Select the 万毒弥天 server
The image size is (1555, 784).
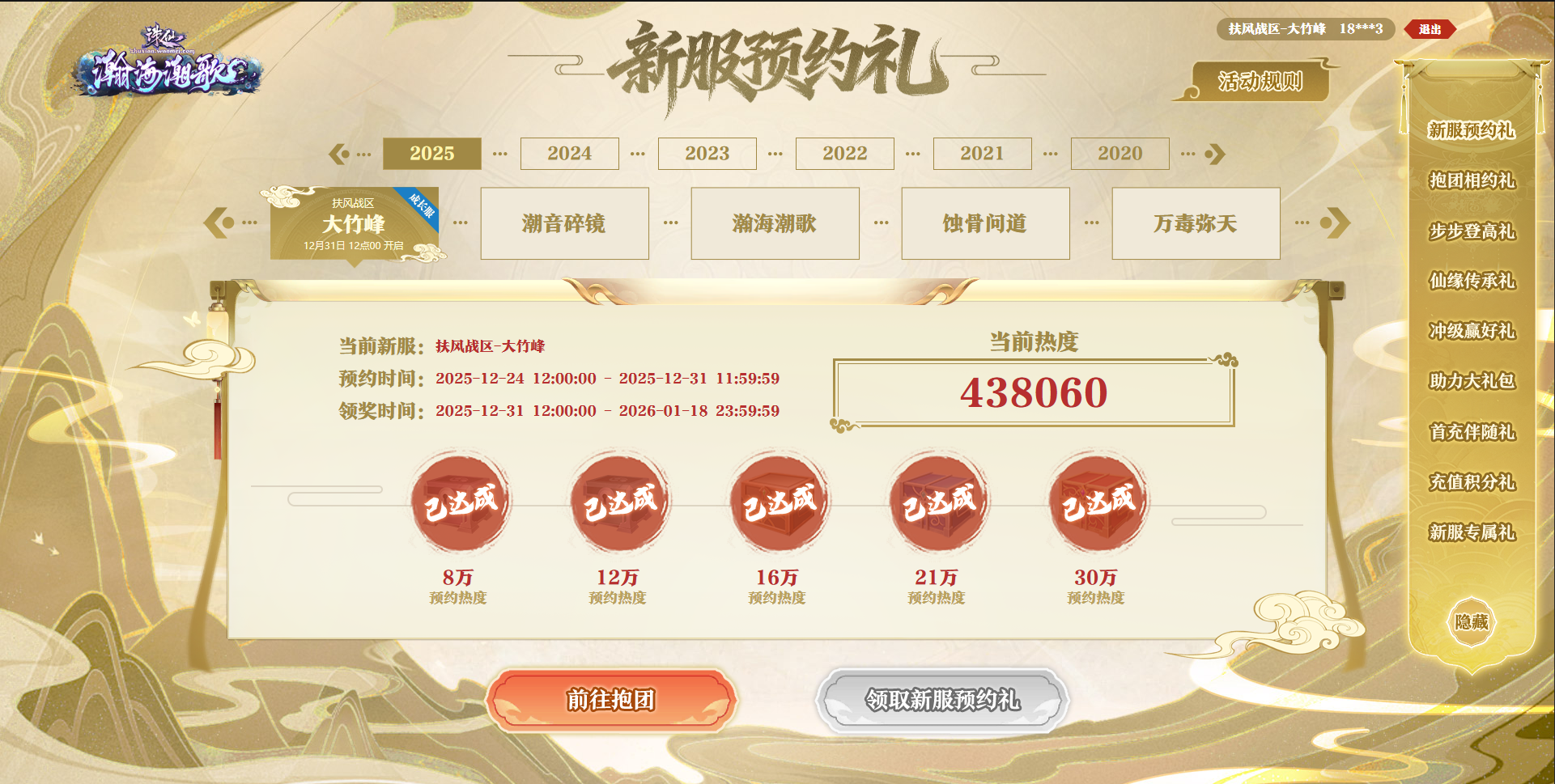[1196, 223]
